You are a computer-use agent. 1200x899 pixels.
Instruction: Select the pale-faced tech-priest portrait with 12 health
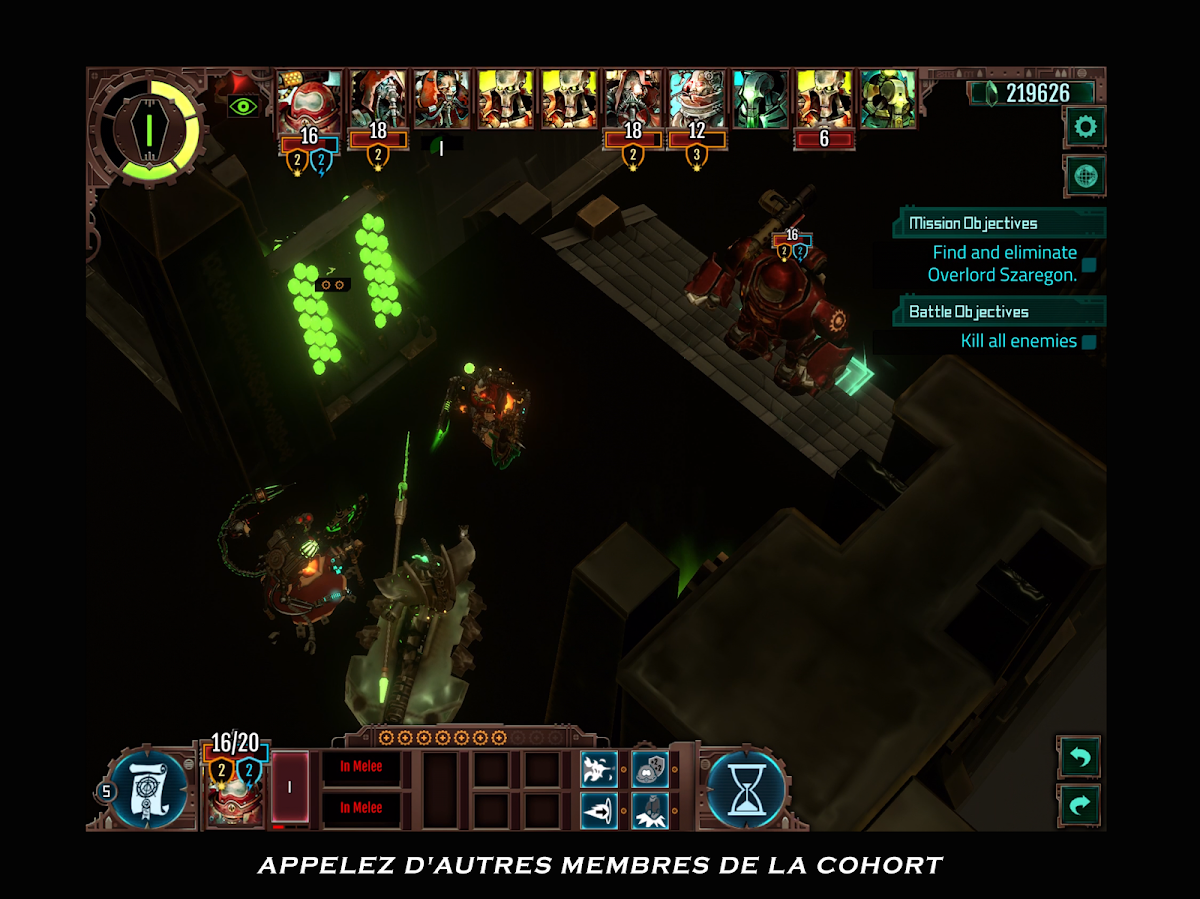click(697, 98)
